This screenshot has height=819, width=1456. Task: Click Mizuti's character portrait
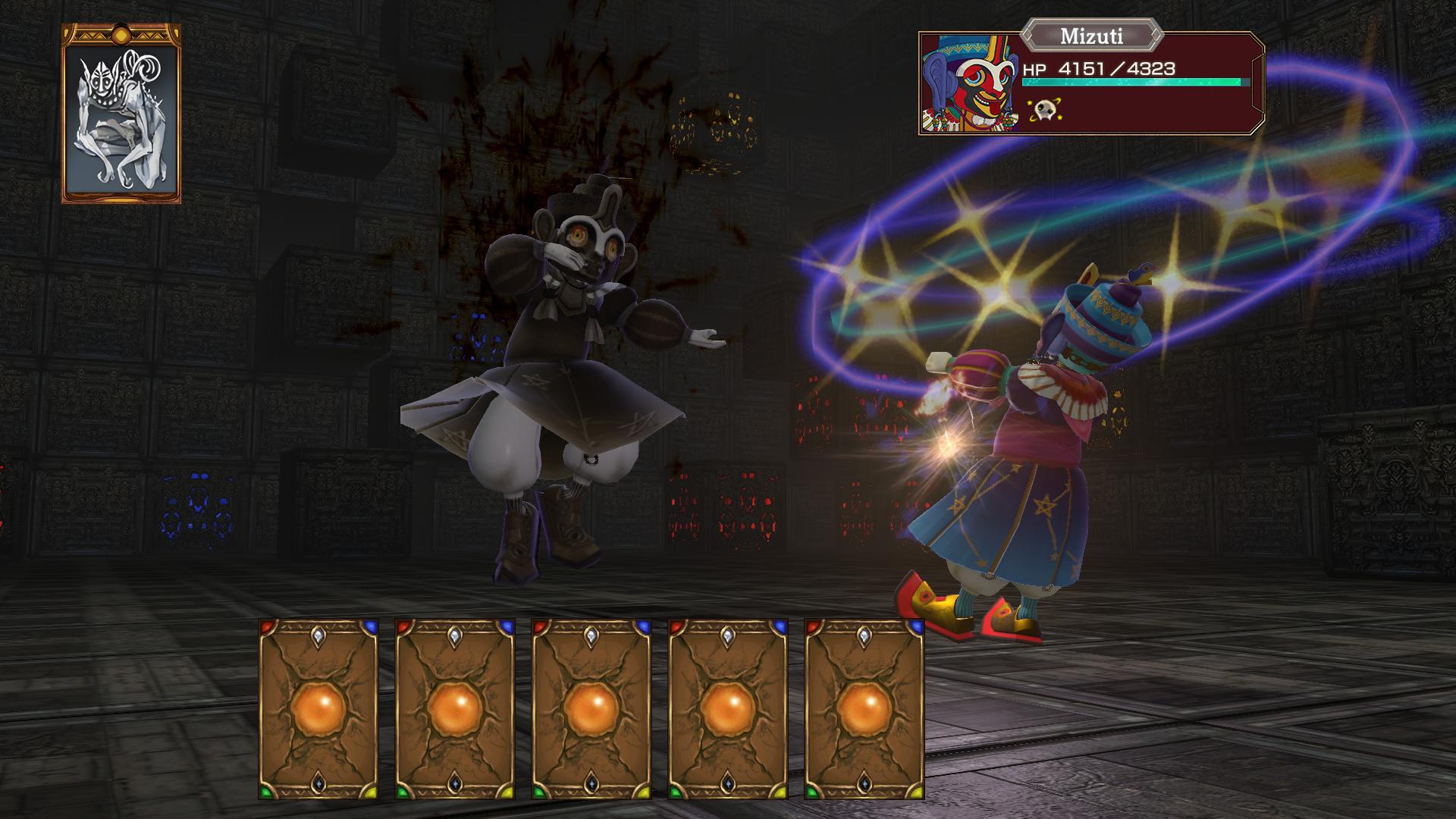[x=968, y=83]
